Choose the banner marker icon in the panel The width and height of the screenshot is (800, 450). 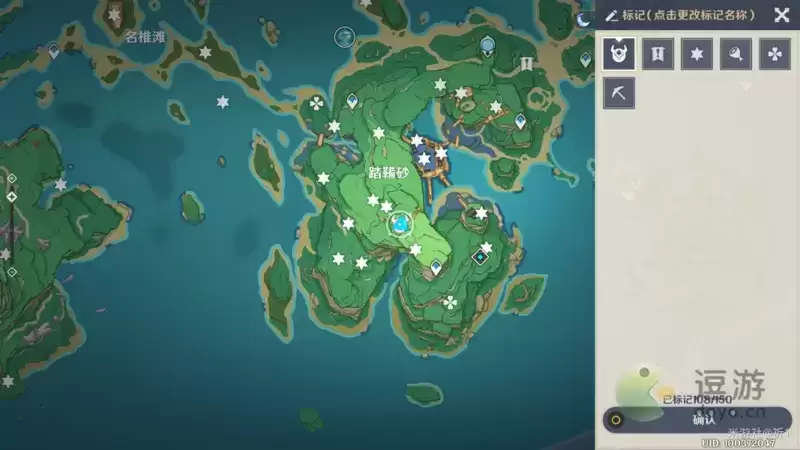pyautogui.click(x=658, y=54)
